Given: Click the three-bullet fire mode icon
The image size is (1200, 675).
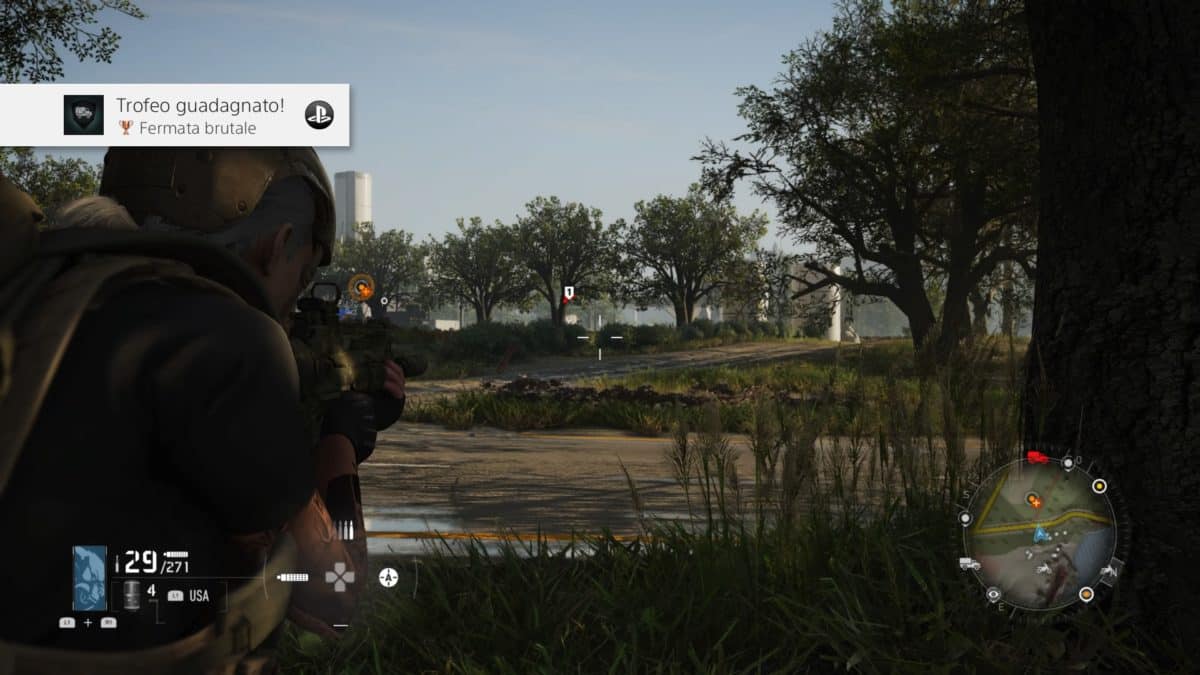Looking at the screenshot, I should 346,531.
